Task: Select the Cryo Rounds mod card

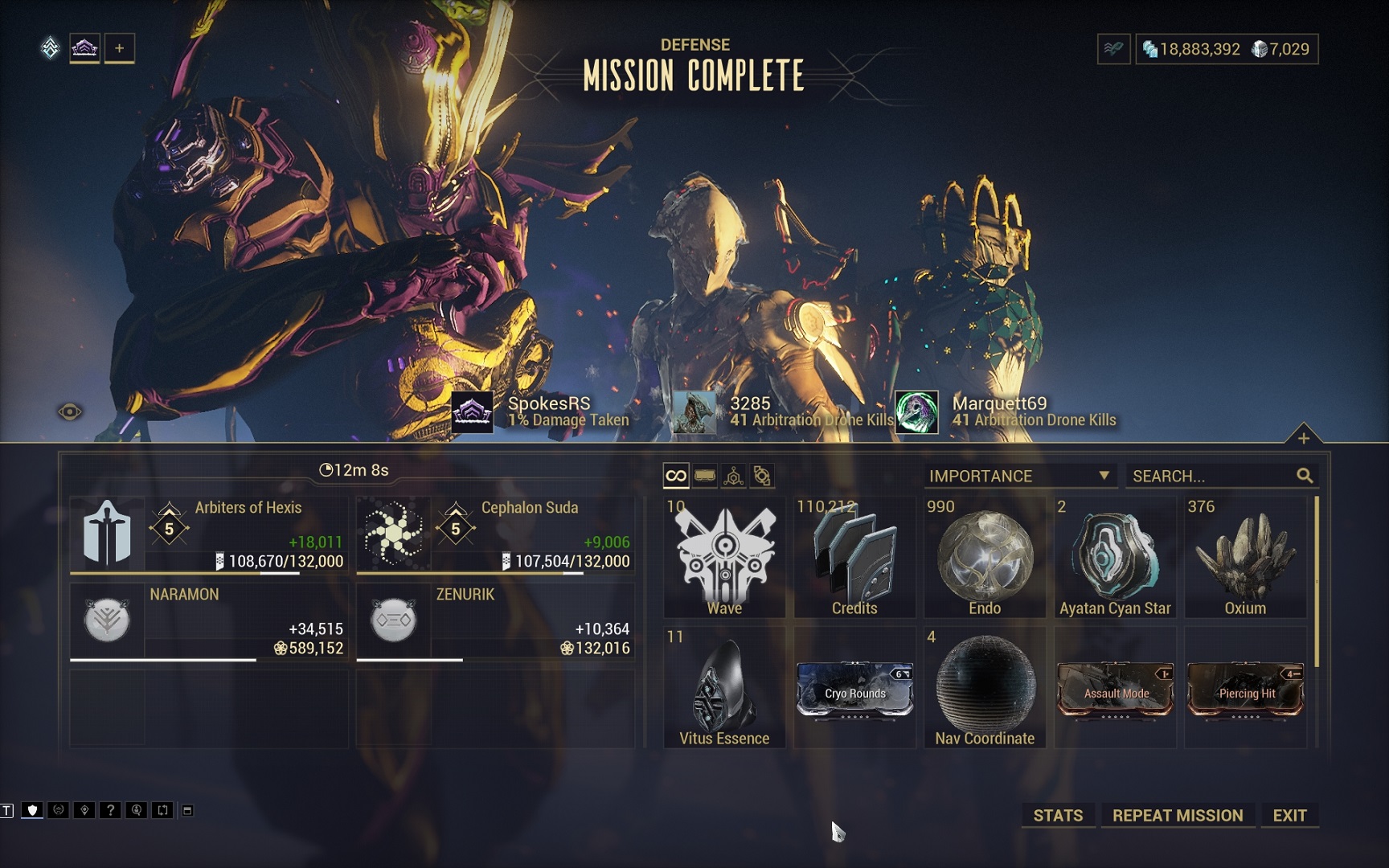Action: tap(854, 689)
